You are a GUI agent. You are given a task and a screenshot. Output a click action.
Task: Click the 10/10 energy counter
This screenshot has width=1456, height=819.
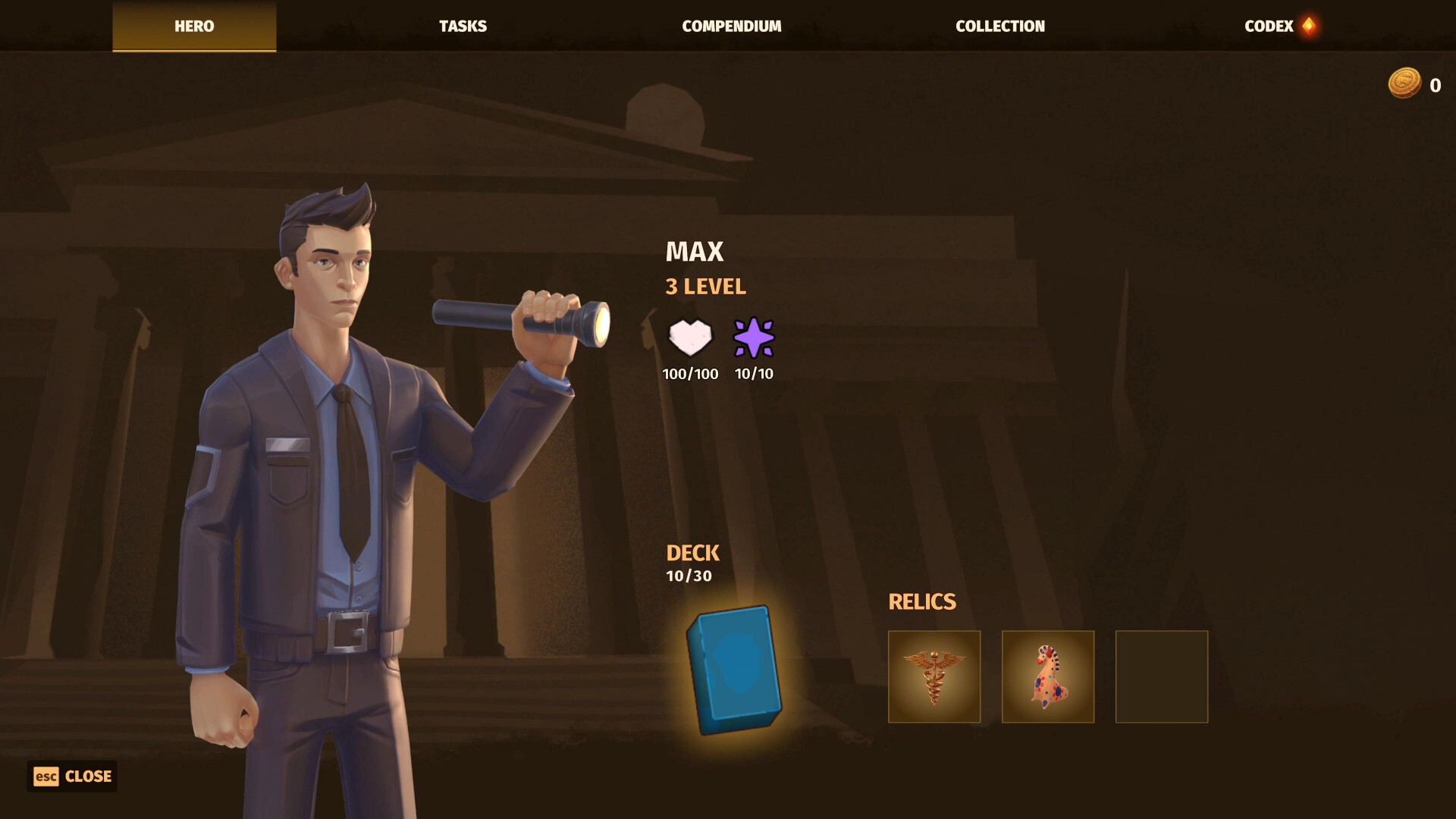point(753,373)
